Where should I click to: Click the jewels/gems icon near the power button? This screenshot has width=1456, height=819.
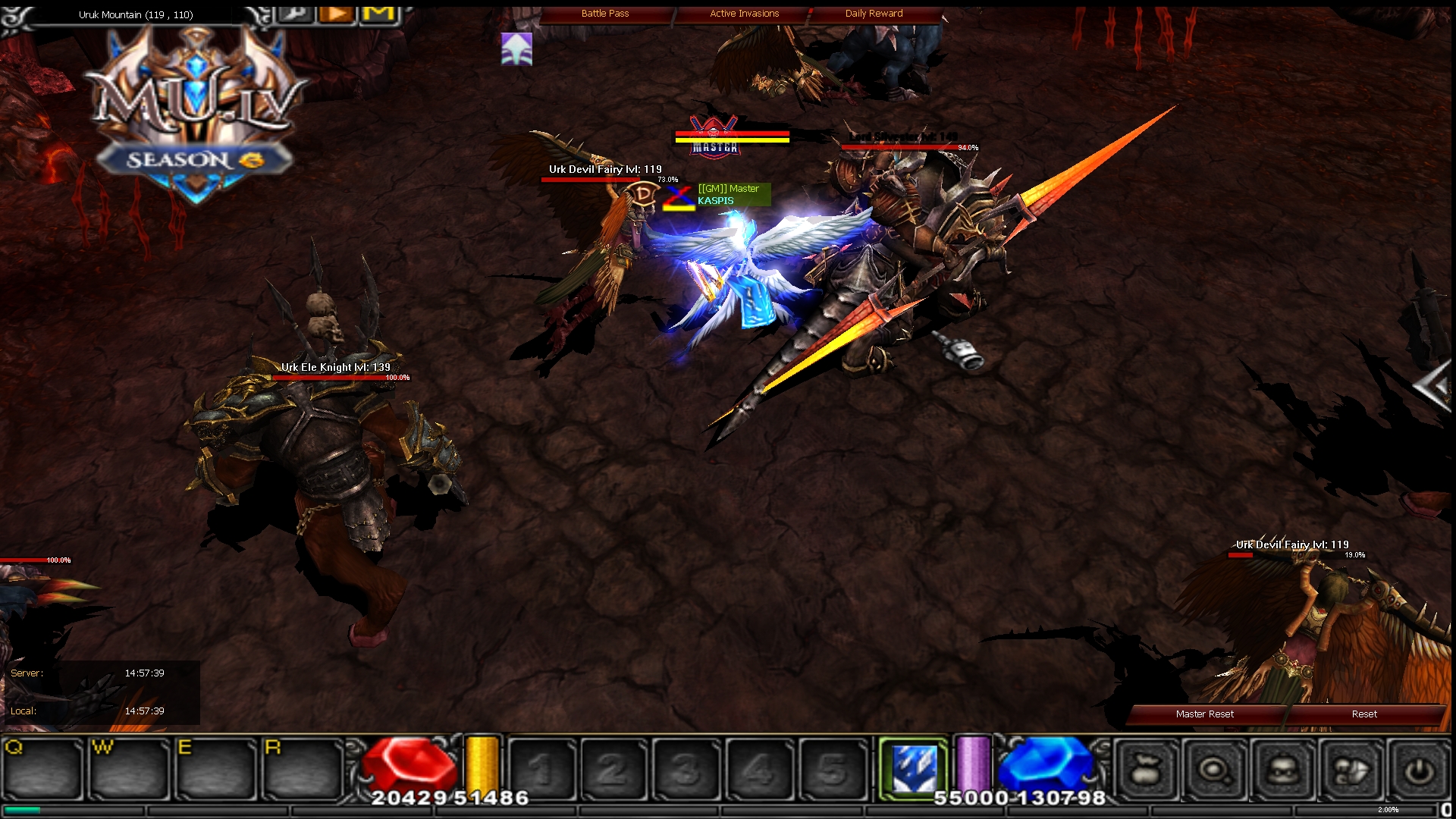coord(1351,770)
